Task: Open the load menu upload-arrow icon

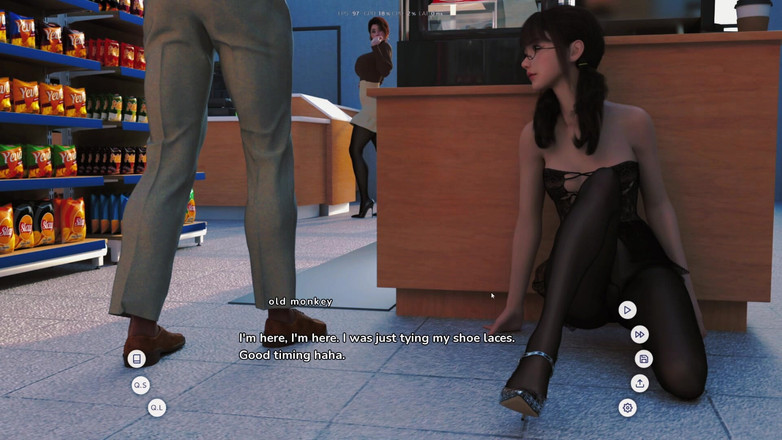Action: 640,383
